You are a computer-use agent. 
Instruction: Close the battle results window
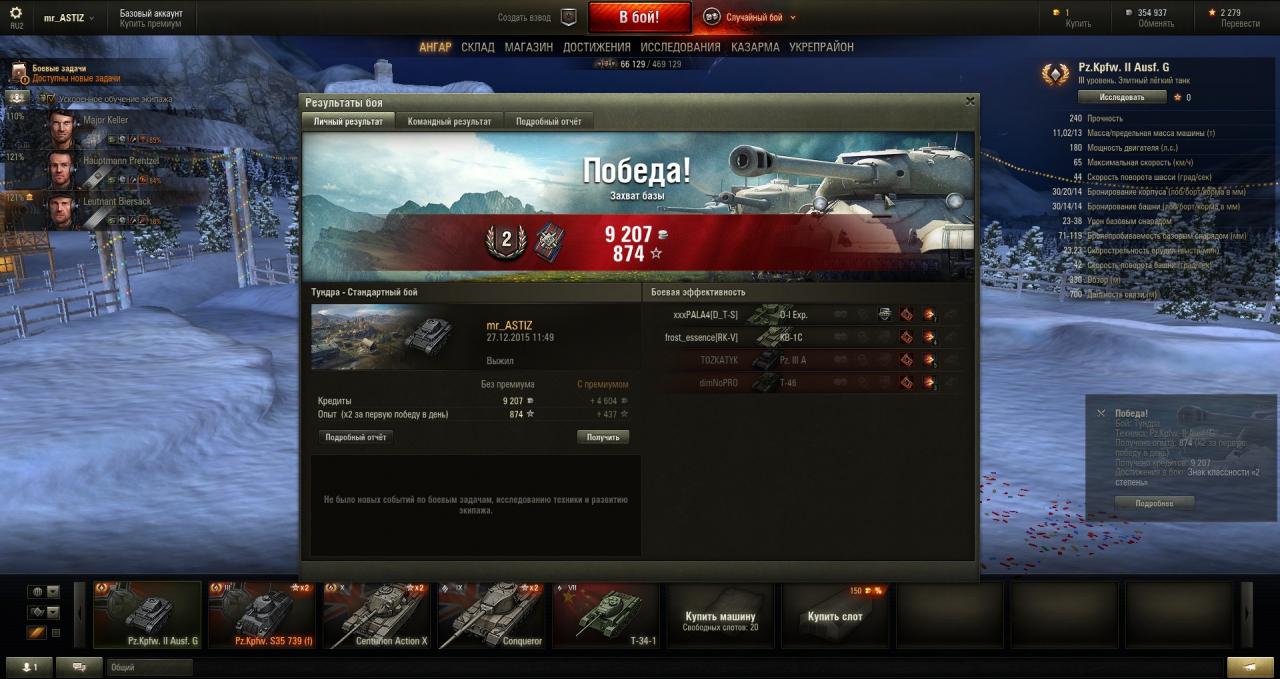(x=969, y=101)
